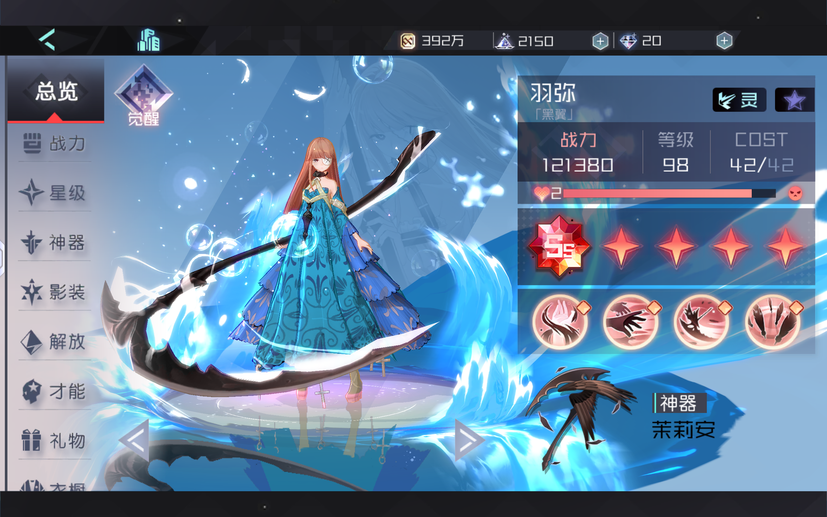Screen dimensions: 827x517
Task: Add more diamonds with plus button
Action: point(724,41)
